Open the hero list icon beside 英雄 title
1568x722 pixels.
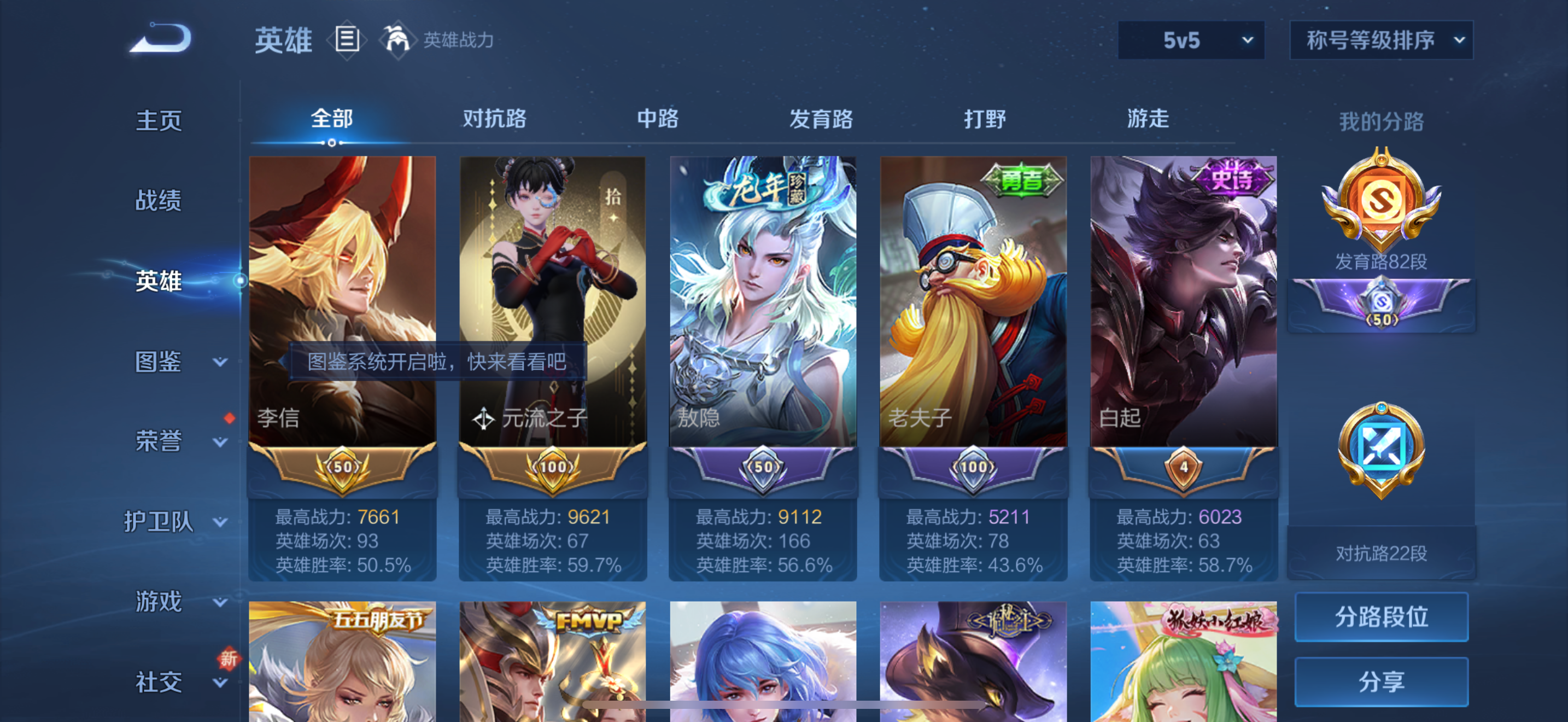tap(347, 39)
